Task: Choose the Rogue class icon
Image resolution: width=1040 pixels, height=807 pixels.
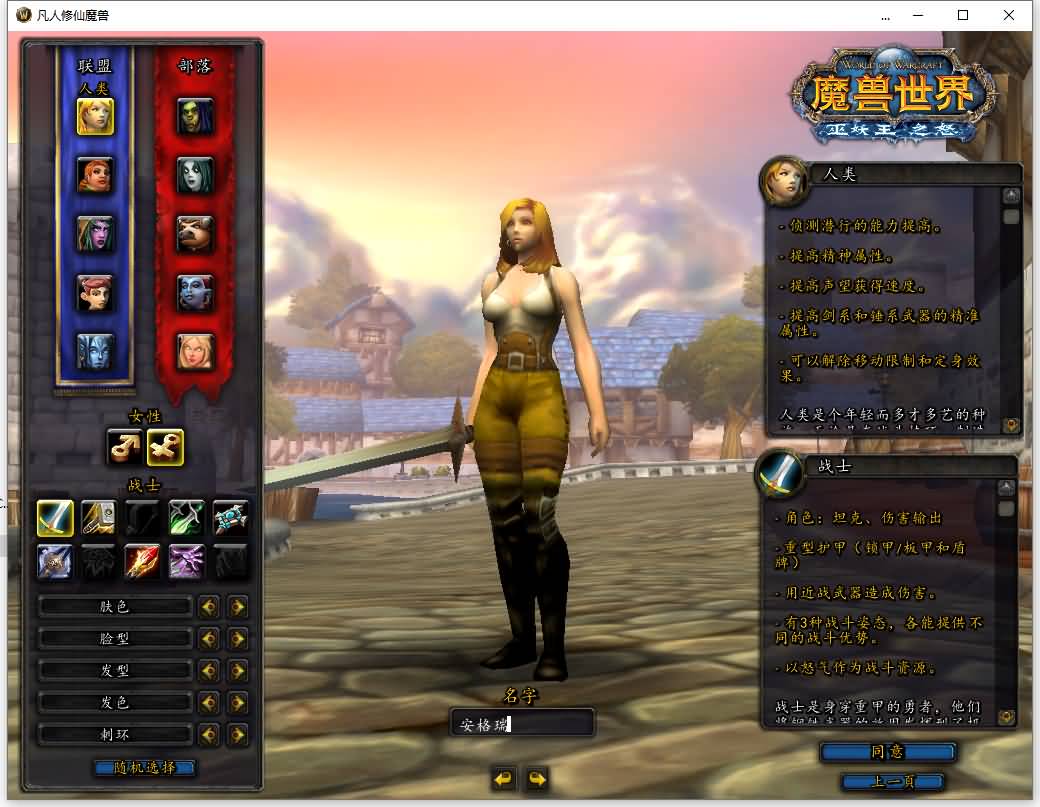Action: point(186,517)
